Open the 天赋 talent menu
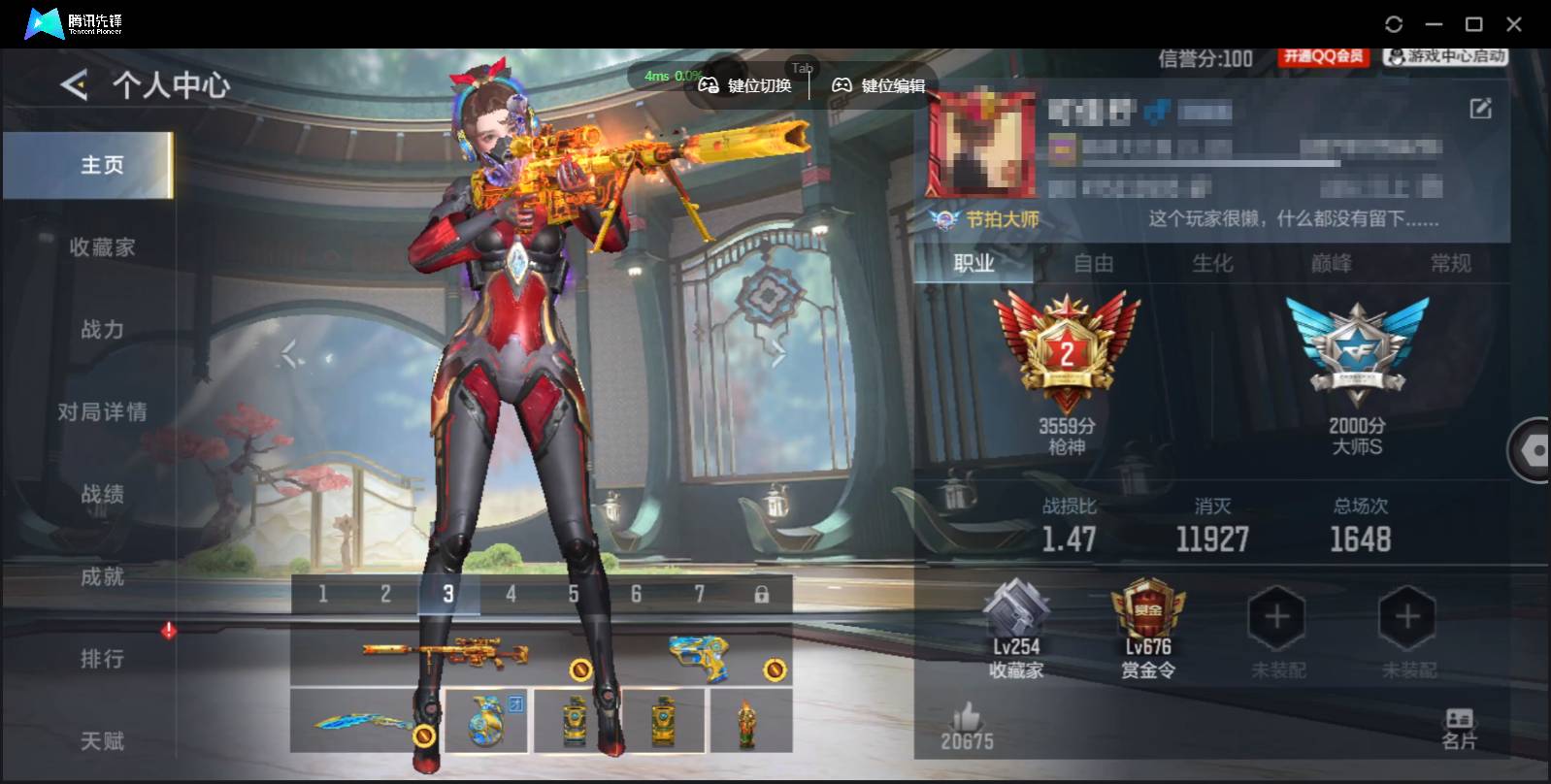The image size is (1551, 784). [x=102, y=741]
